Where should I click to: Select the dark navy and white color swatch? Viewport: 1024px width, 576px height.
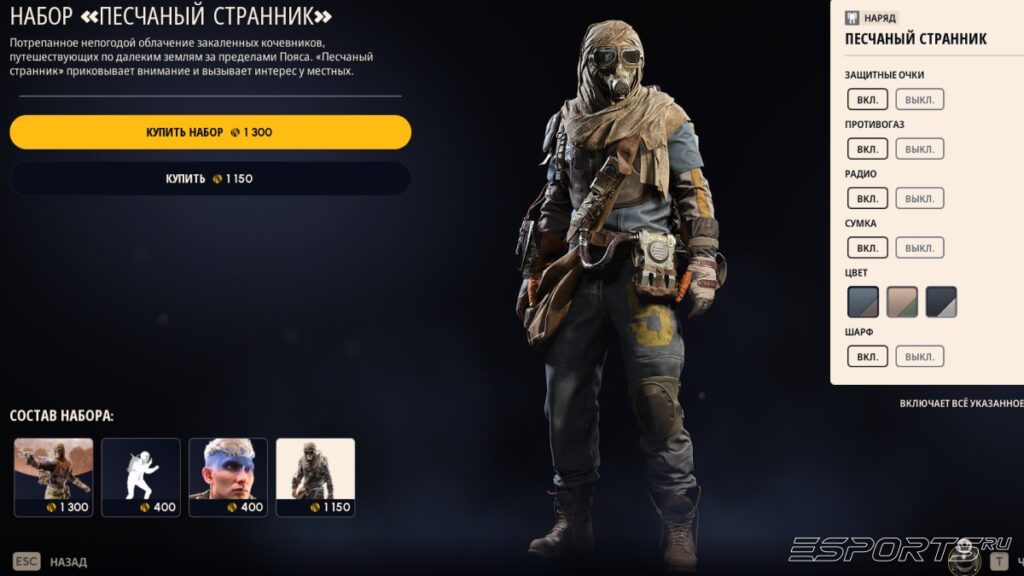941,301
